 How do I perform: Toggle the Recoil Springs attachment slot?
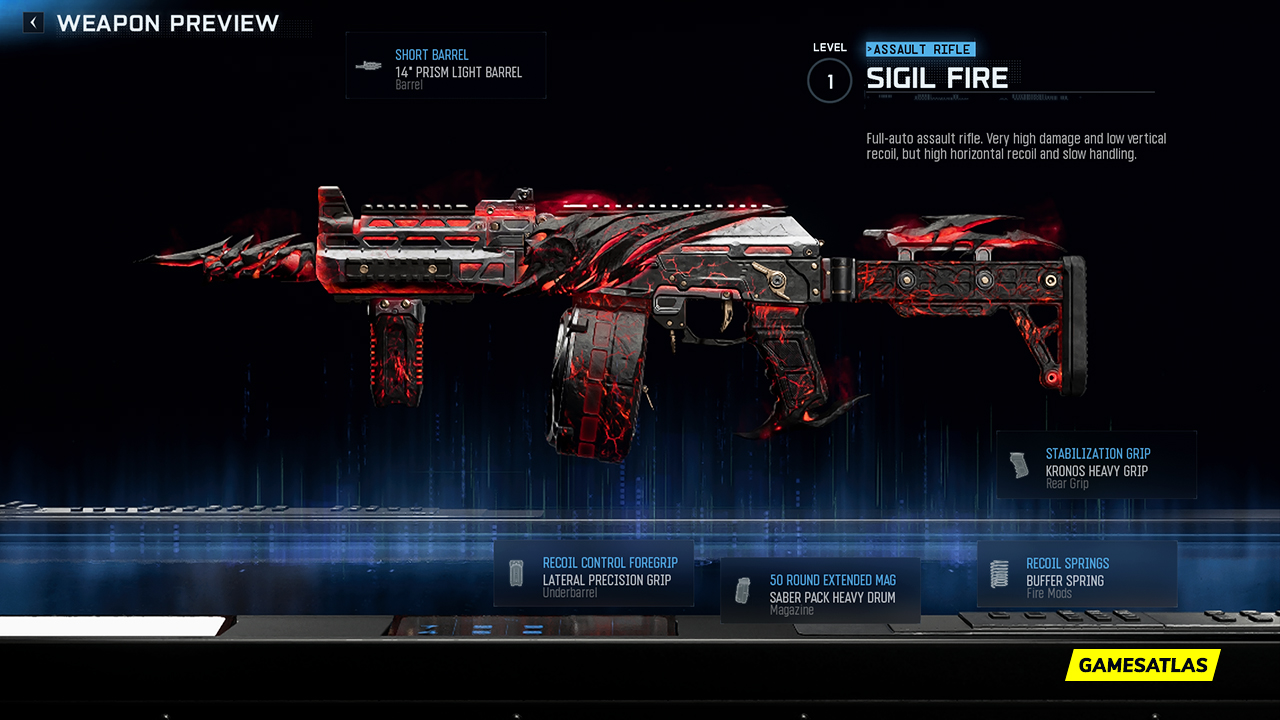click(x=1077, y=572)
